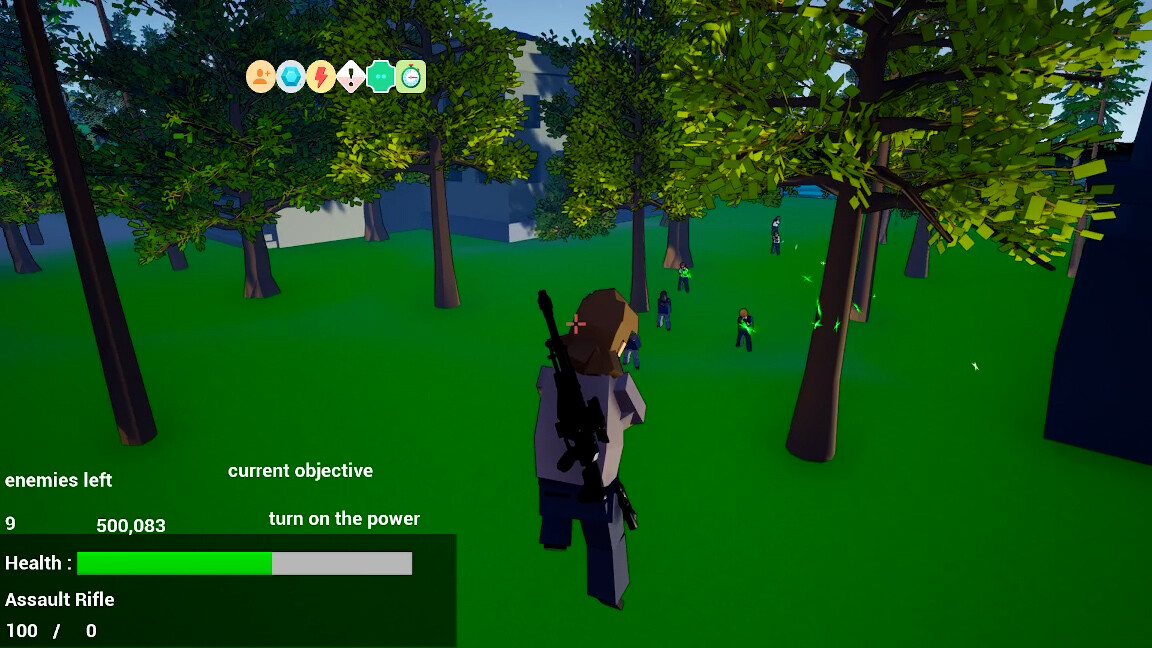Open the exclamation mark diamond icon
This screenshot has width=1152, height=648.
(351, 76)
